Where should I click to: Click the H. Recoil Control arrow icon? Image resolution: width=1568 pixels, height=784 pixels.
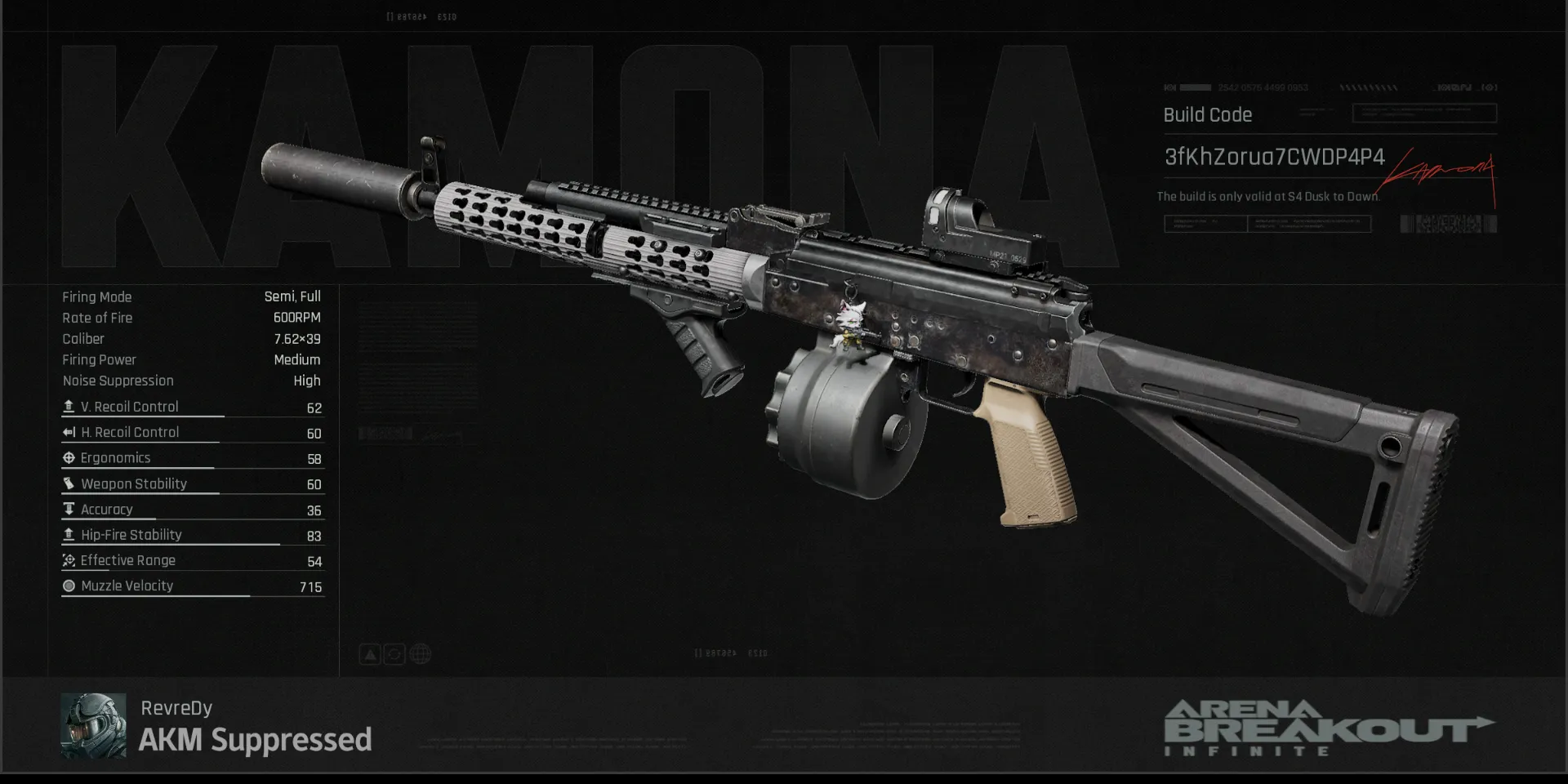(69, 432)
